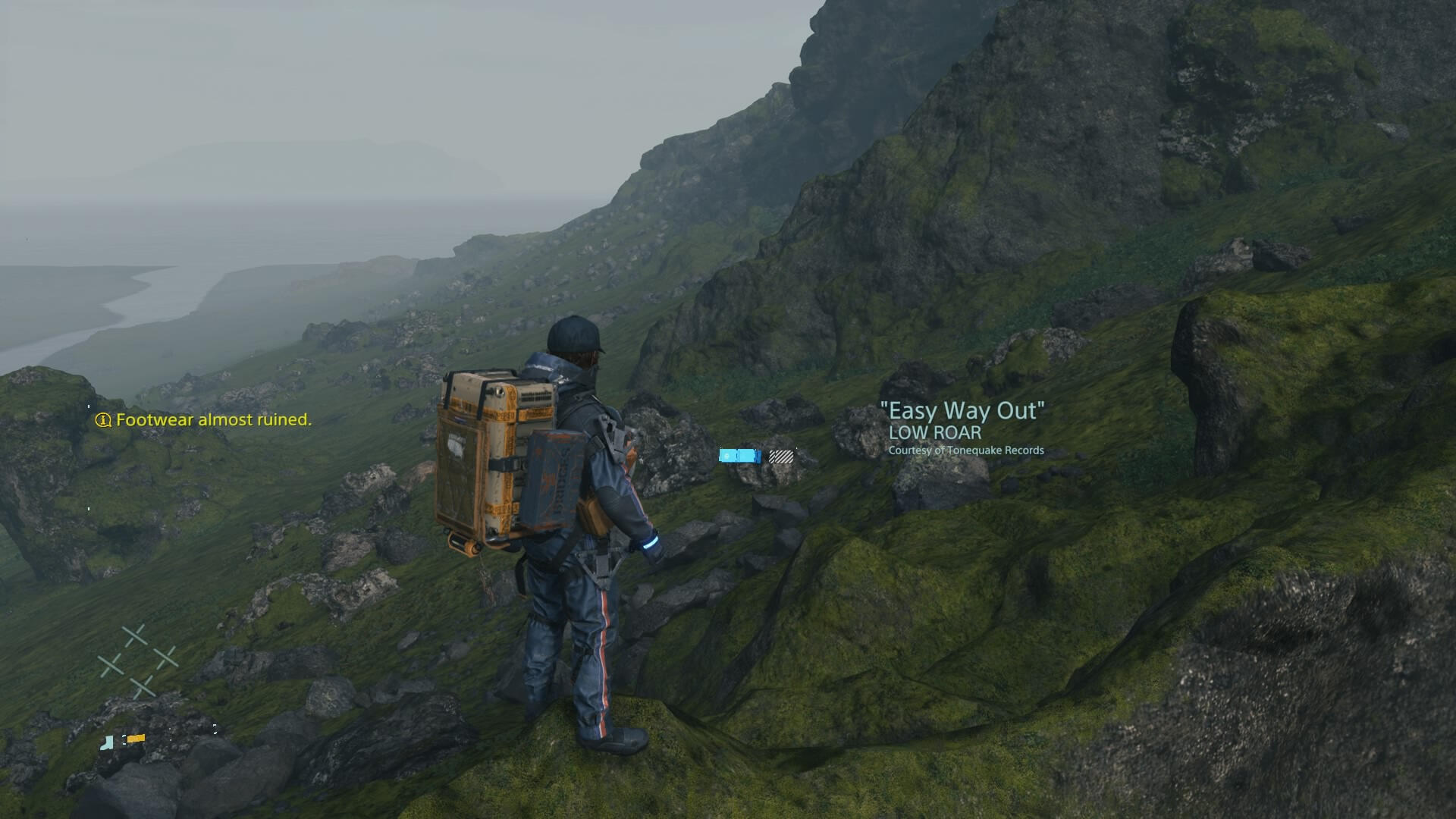Select the footwear warning info icon
1456x819 pixels.
tap(103, 420)
